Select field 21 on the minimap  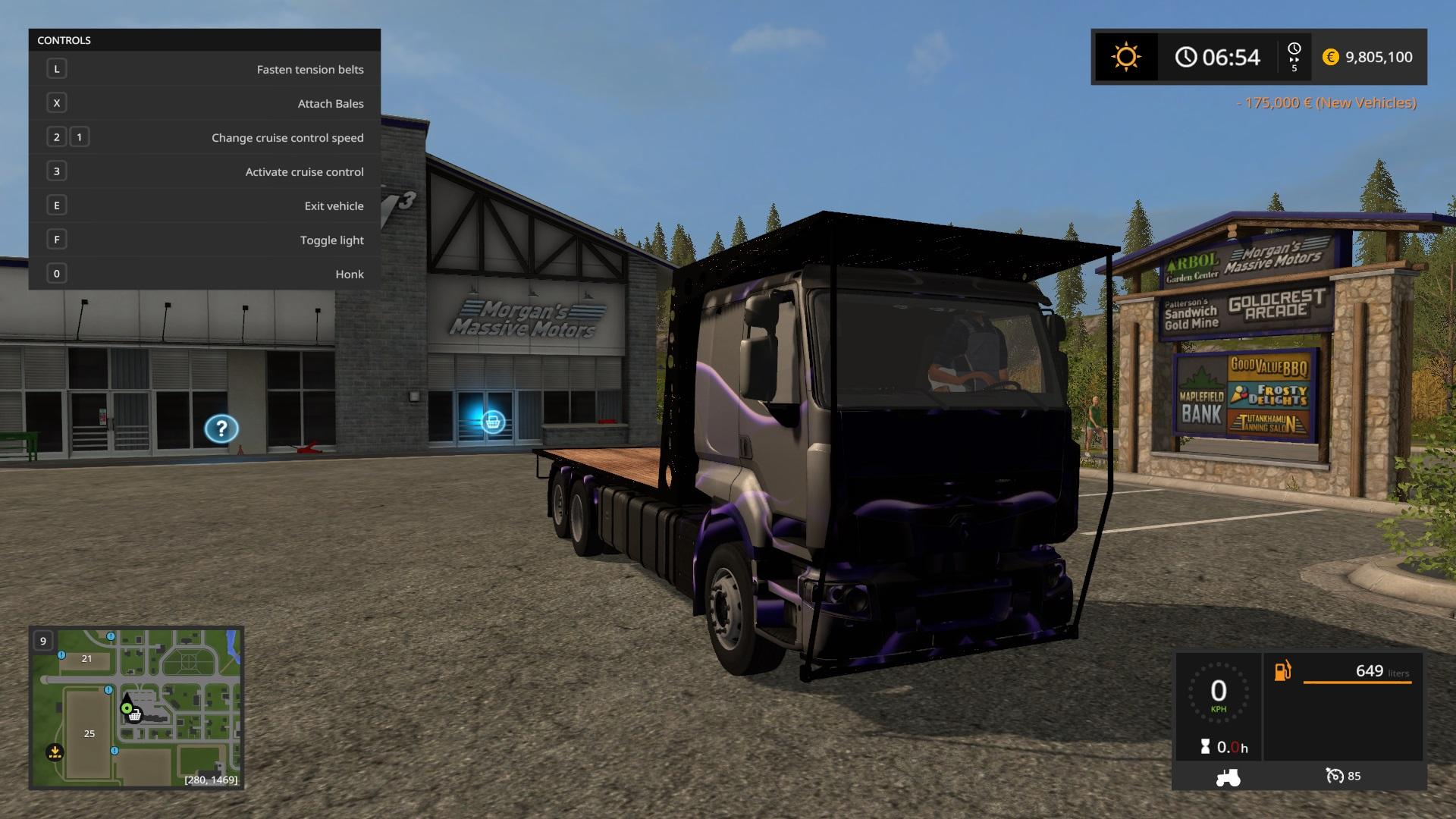point(86,658)
